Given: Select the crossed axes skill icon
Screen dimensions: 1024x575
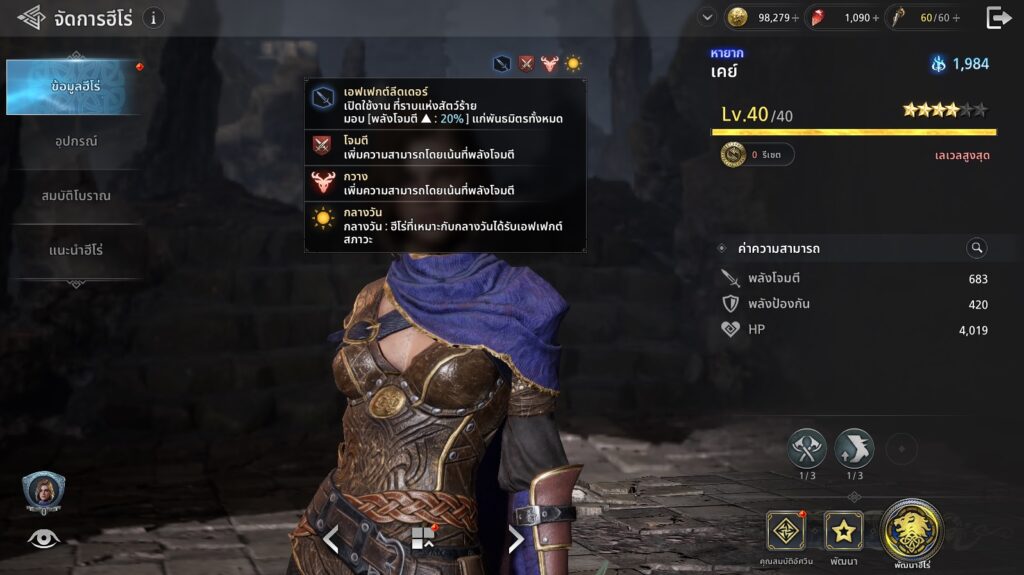Looking at the screenshot, I should click(x=807, y=448).
